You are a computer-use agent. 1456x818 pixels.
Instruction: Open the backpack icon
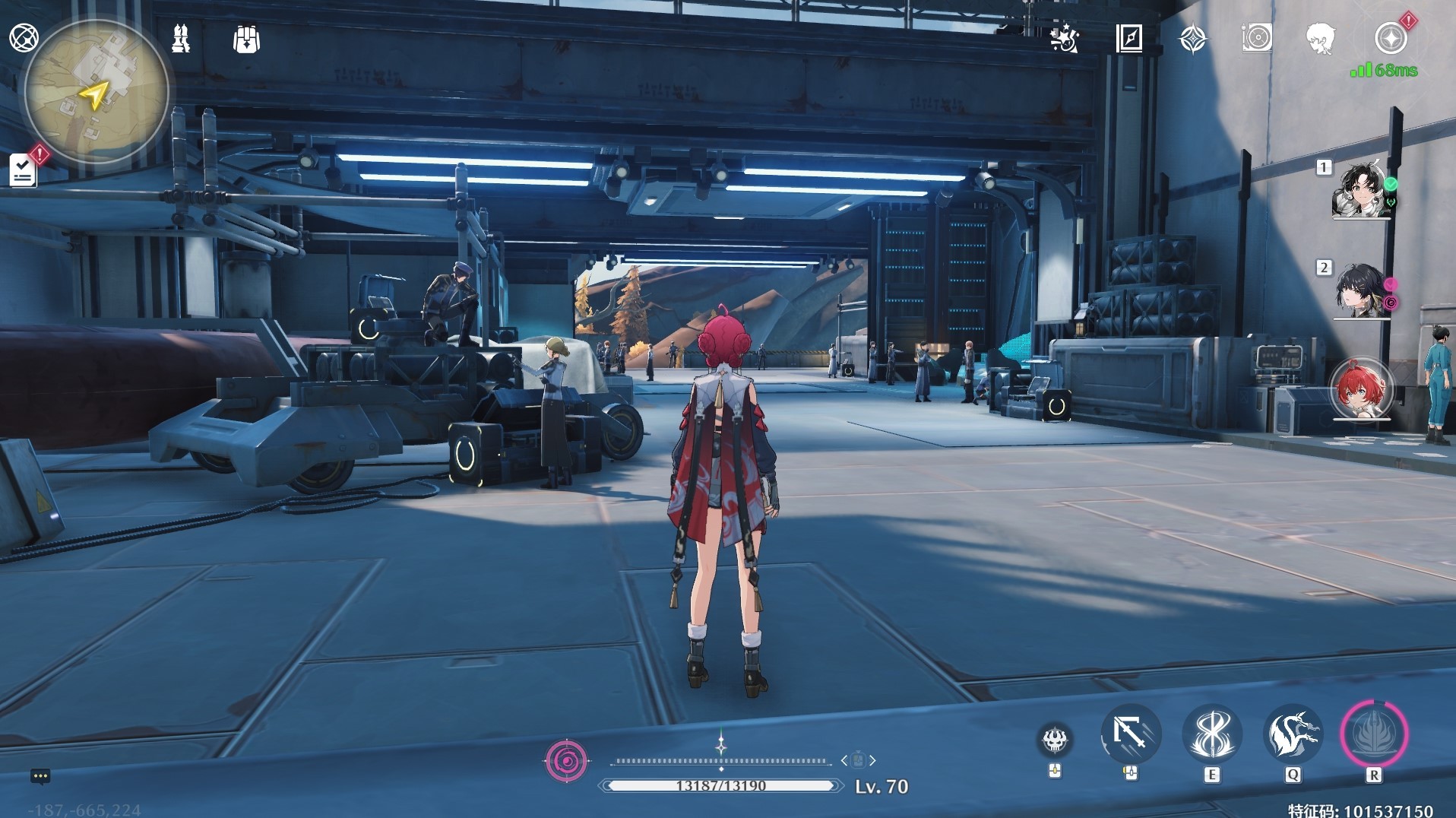click(246, 39)
